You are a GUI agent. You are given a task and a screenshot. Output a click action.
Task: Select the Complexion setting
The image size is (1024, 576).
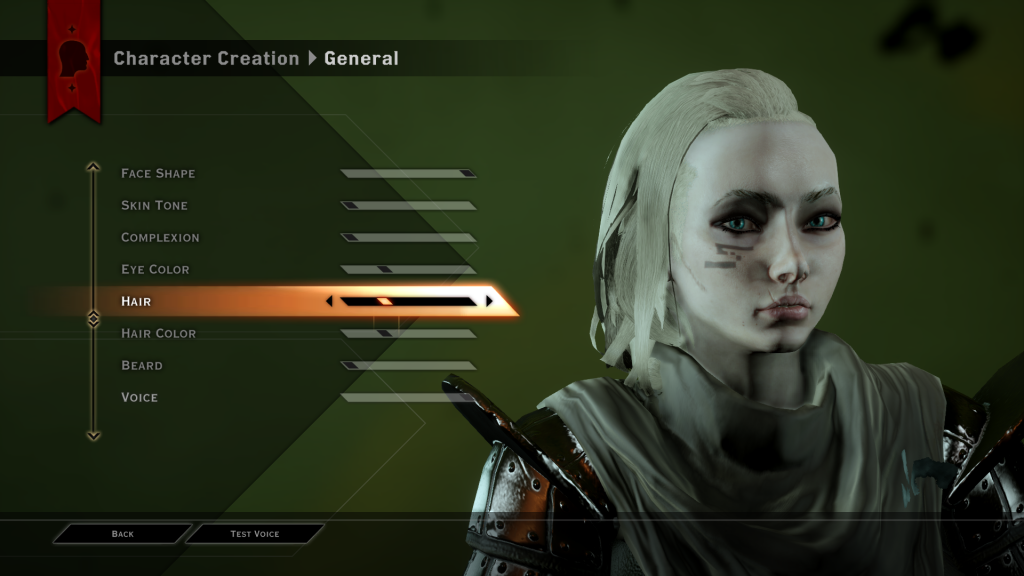(160, 238)
